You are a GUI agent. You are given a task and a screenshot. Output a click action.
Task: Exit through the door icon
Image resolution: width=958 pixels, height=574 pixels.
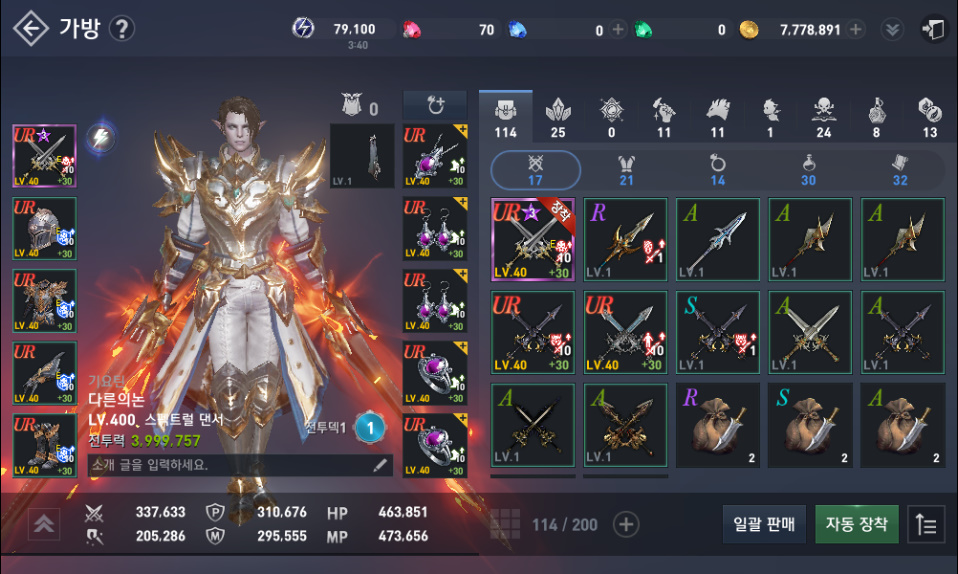(932, 29)
